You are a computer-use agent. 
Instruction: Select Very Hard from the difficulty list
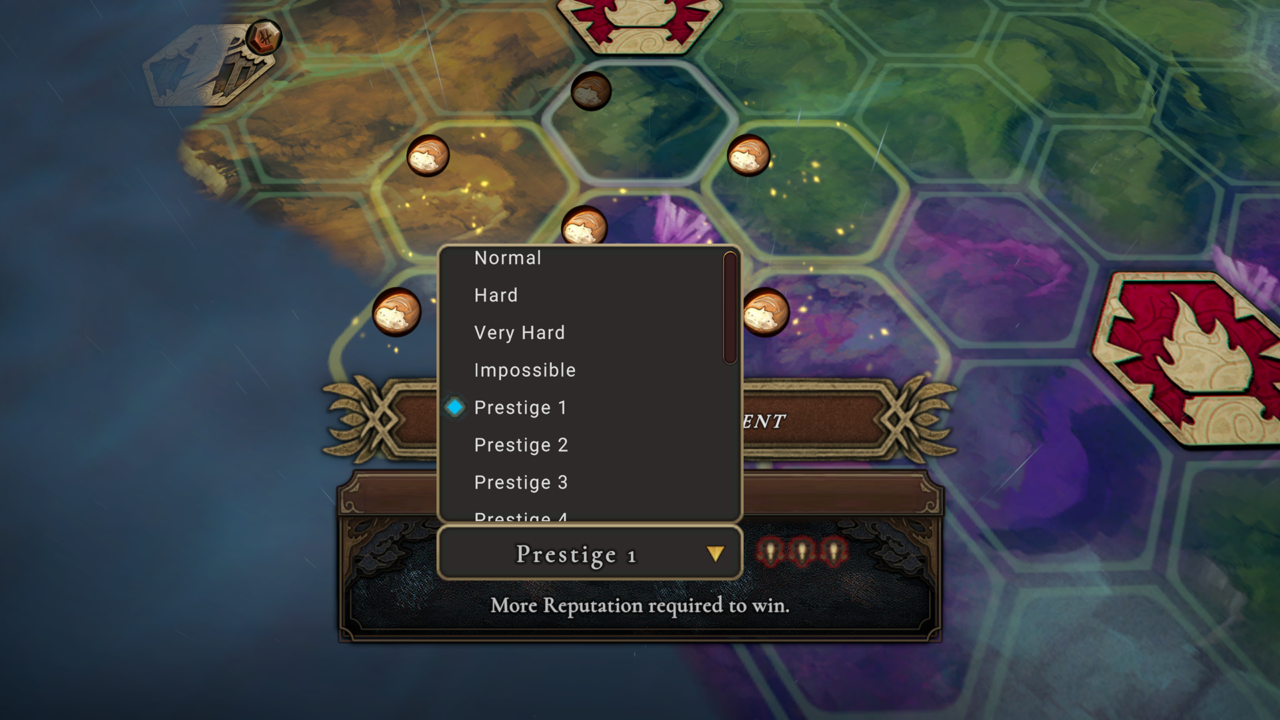(x=519, y=332)
